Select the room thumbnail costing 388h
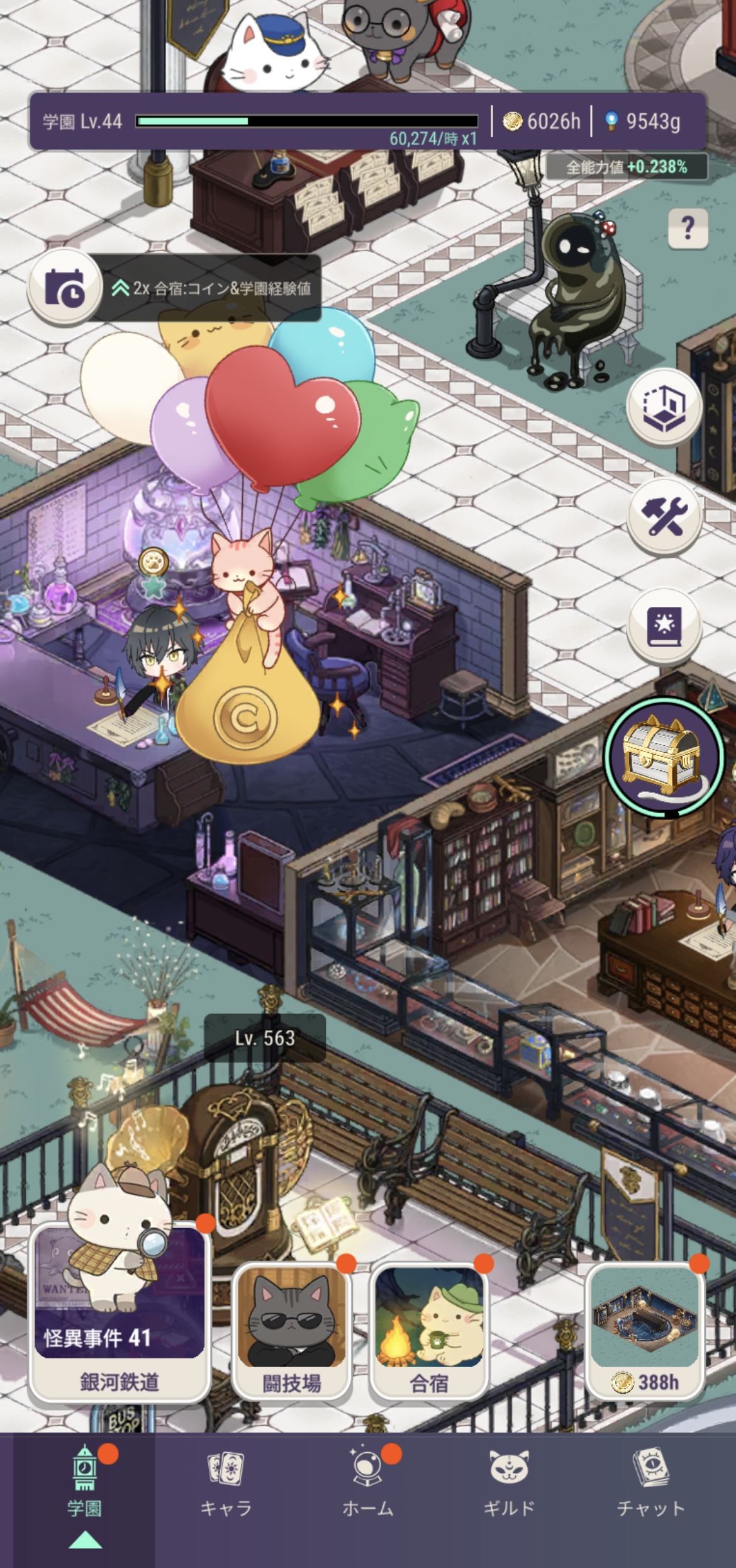736x1568 pixels. [x=645, y=1328]
